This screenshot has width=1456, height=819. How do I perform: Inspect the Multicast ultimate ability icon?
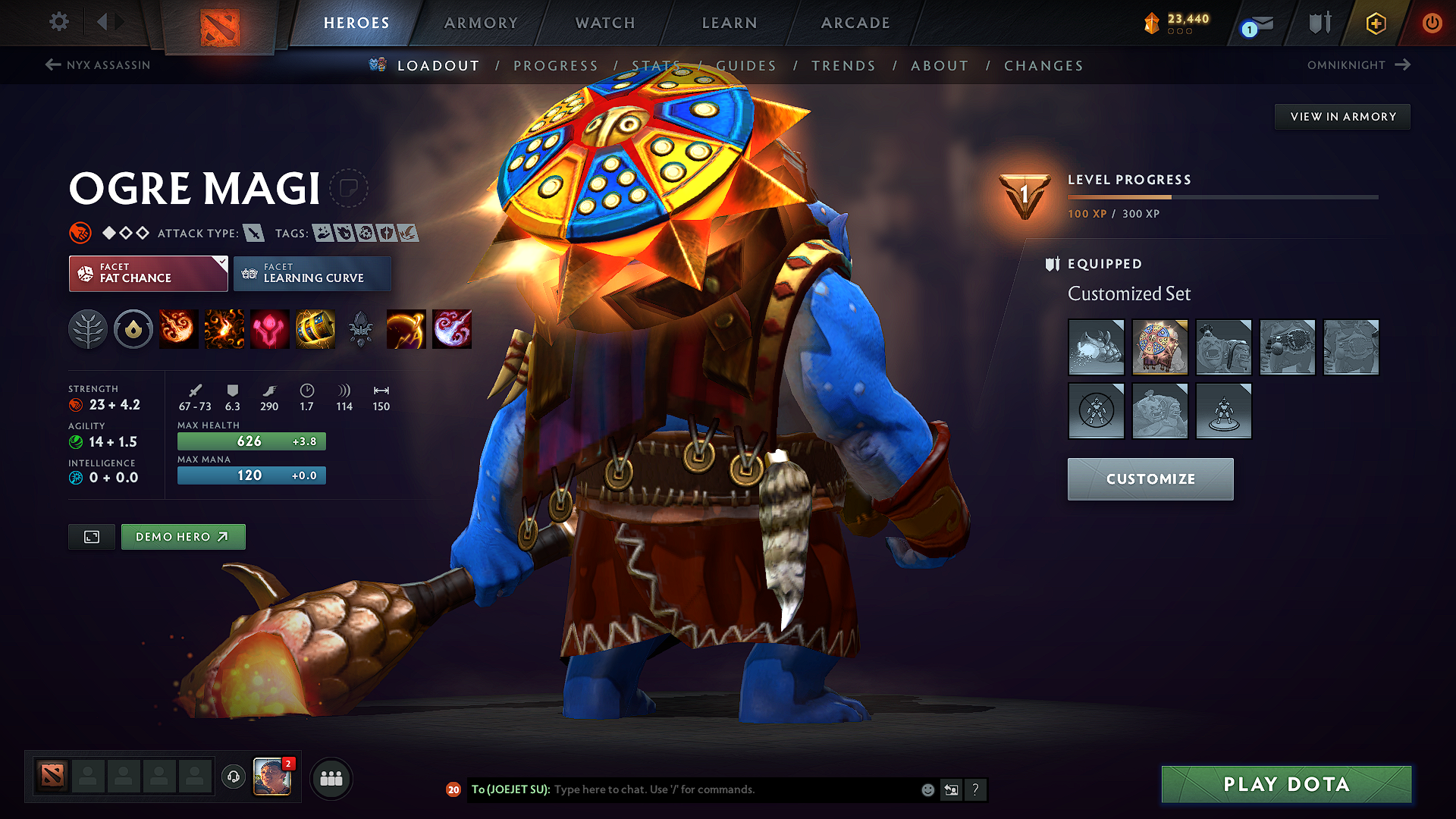(x=315, y=328)
